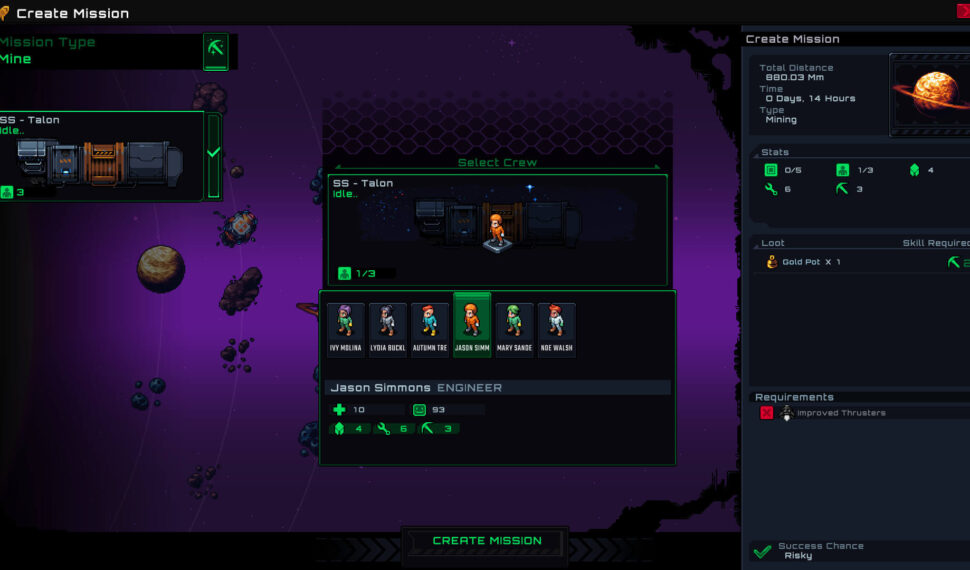The height and width of the screenshot is (570, 970).
Task: Close the Create Mission window
Action: [963, 11]
